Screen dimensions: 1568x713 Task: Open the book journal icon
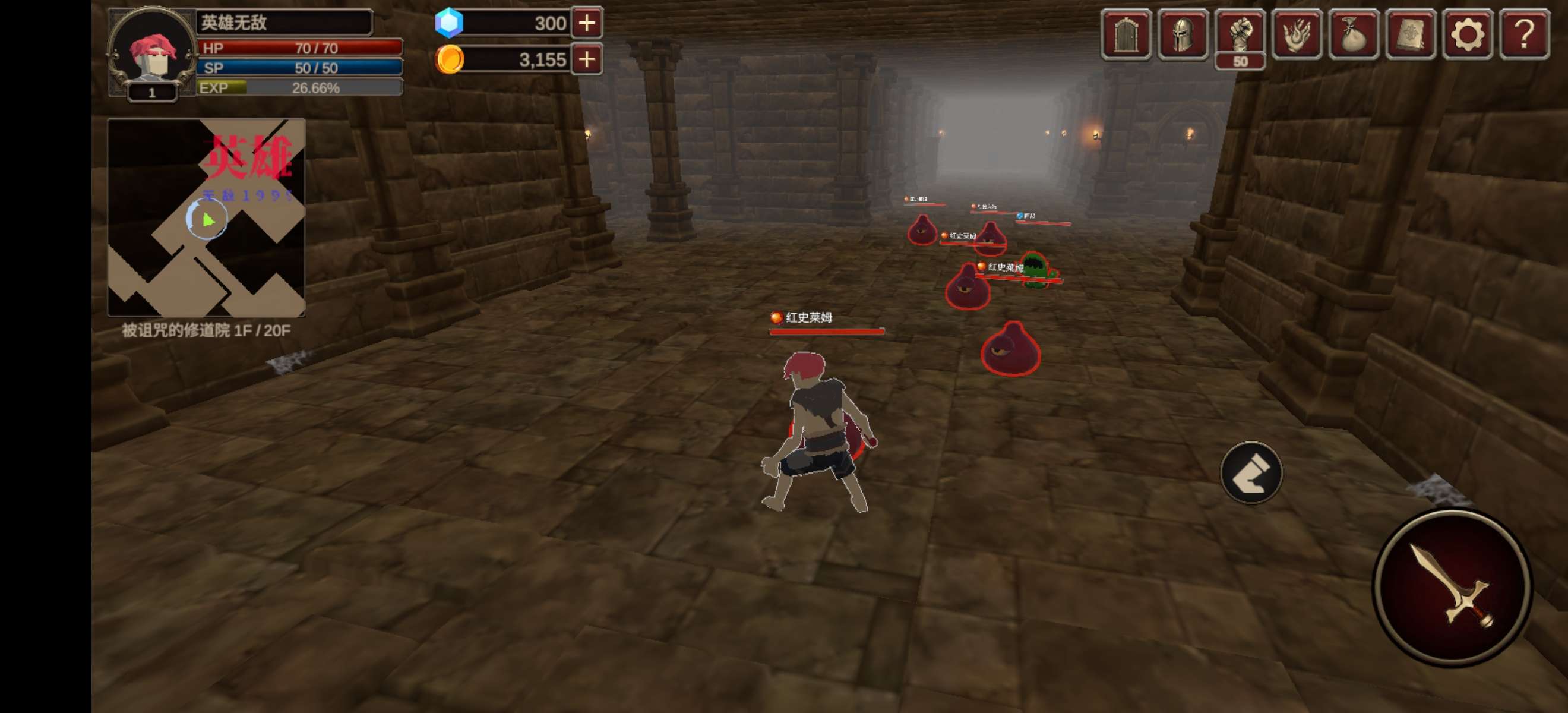[1411, 34]
